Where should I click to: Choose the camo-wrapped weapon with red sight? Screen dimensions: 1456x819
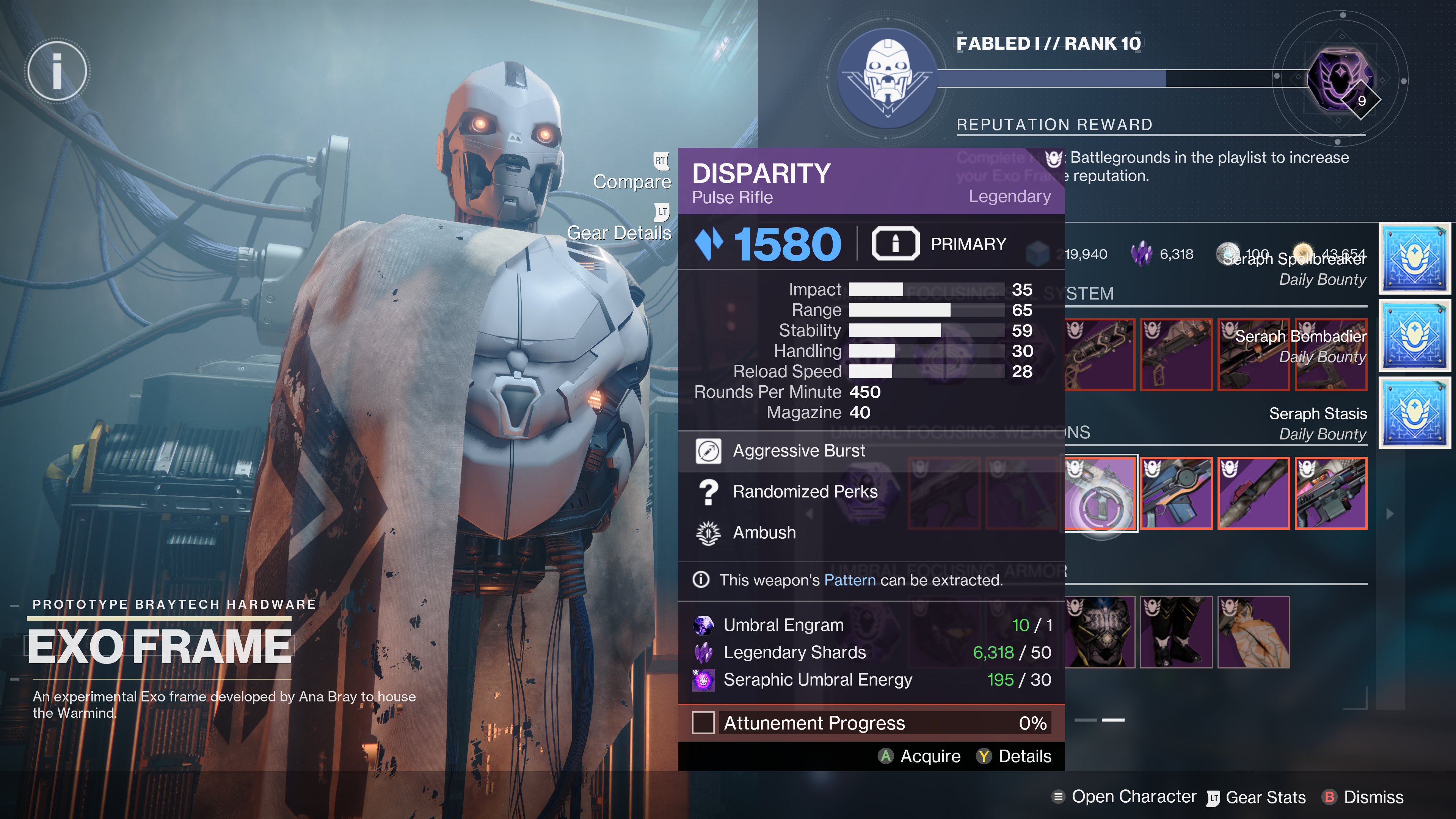coord(1254,493)
